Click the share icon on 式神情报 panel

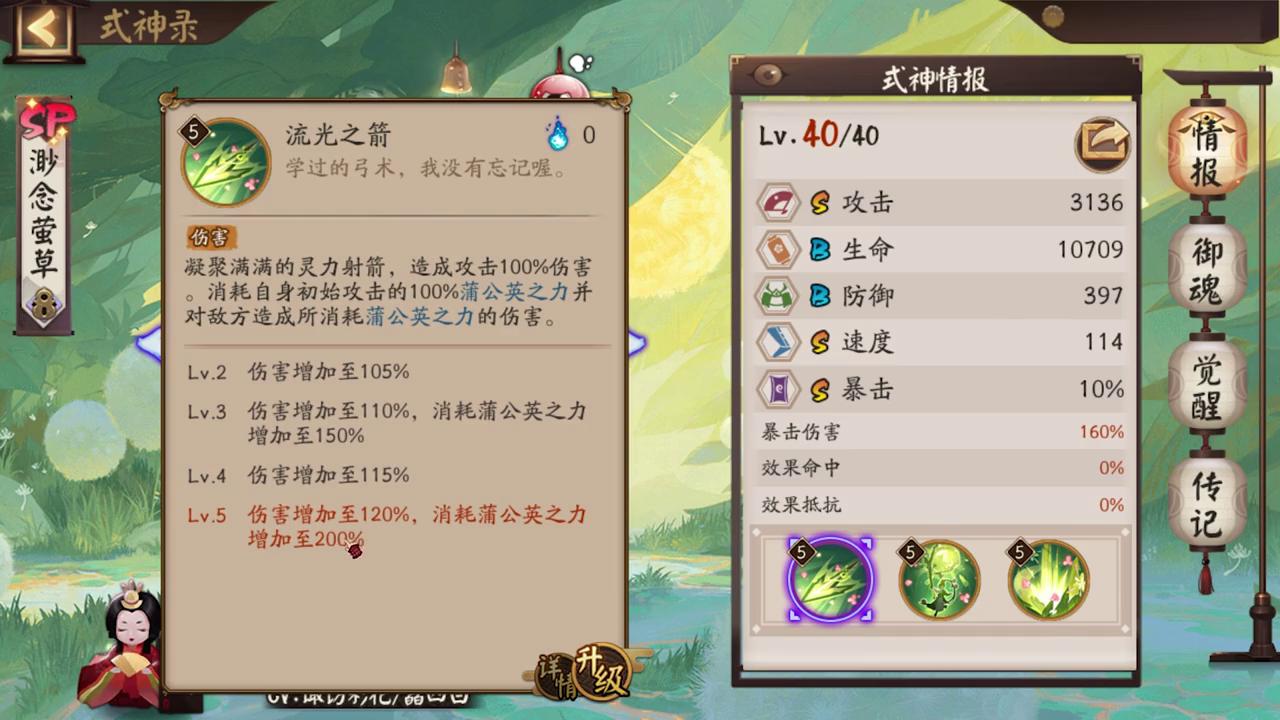point(1102,144)
